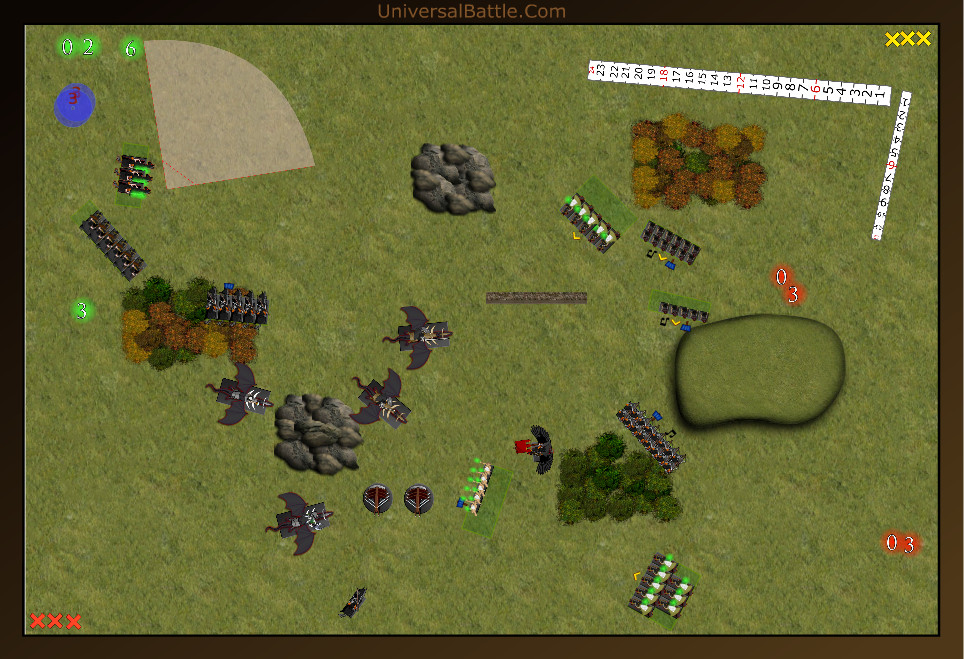The width and height of the screenshot is (964, 659).
Task: Select the green "3" counter token
Action: pyautogui.click(x=83, y=311)
